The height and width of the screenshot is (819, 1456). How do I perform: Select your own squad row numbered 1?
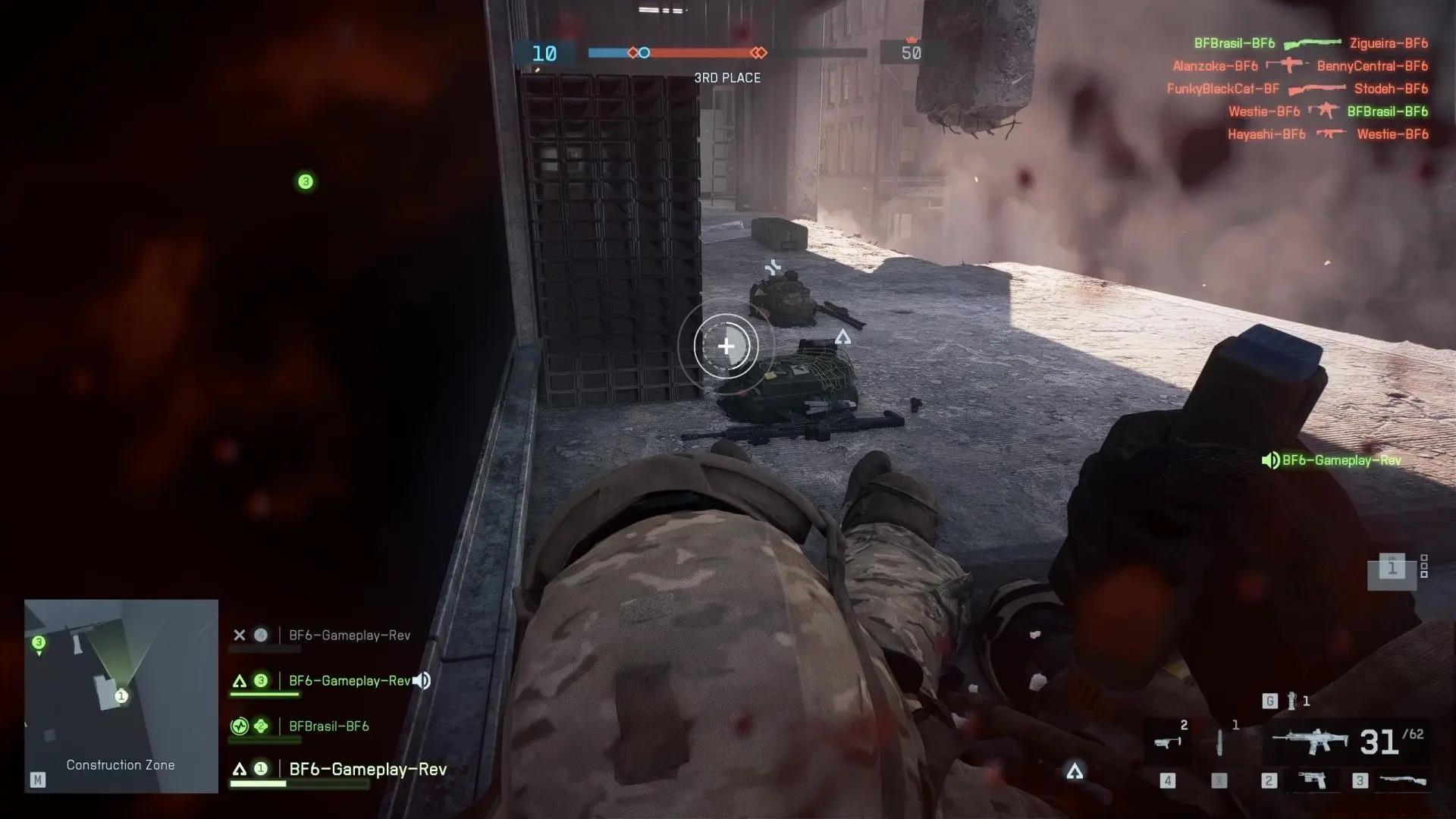click(x=367, y=769)
